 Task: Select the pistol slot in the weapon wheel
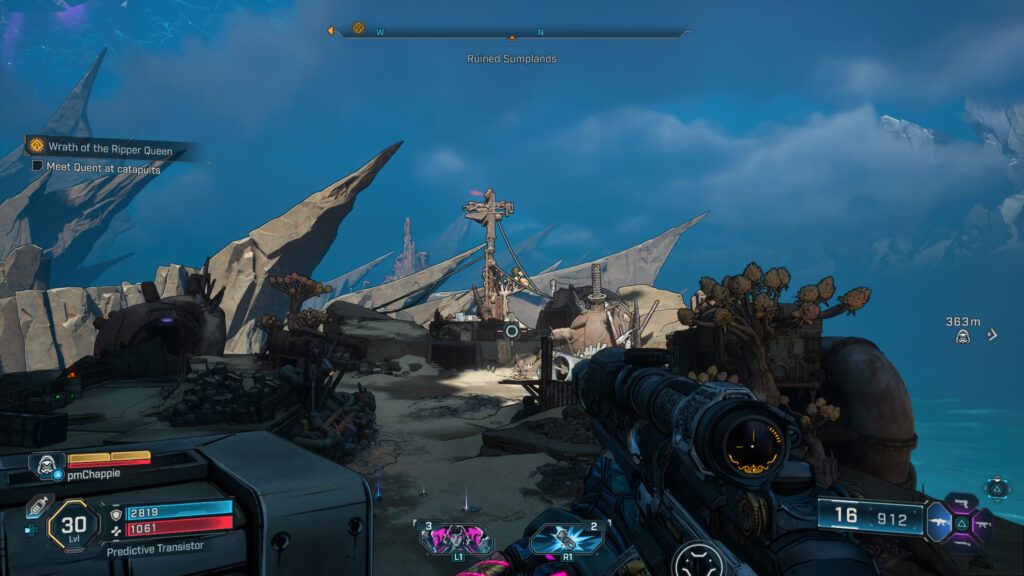(x=961, y=501)
